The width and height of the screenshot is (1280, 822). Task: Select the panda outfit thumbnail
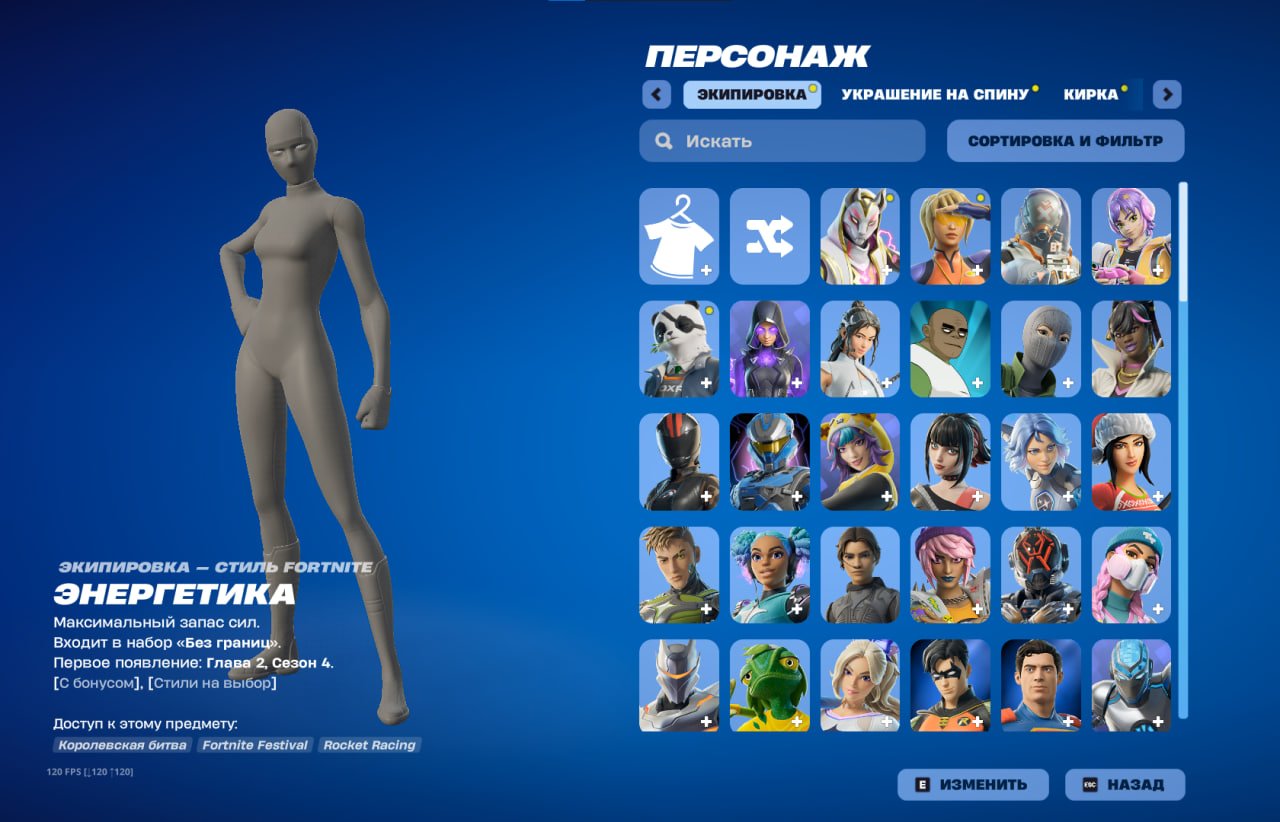pyautogui.click(x=679, y=349)
